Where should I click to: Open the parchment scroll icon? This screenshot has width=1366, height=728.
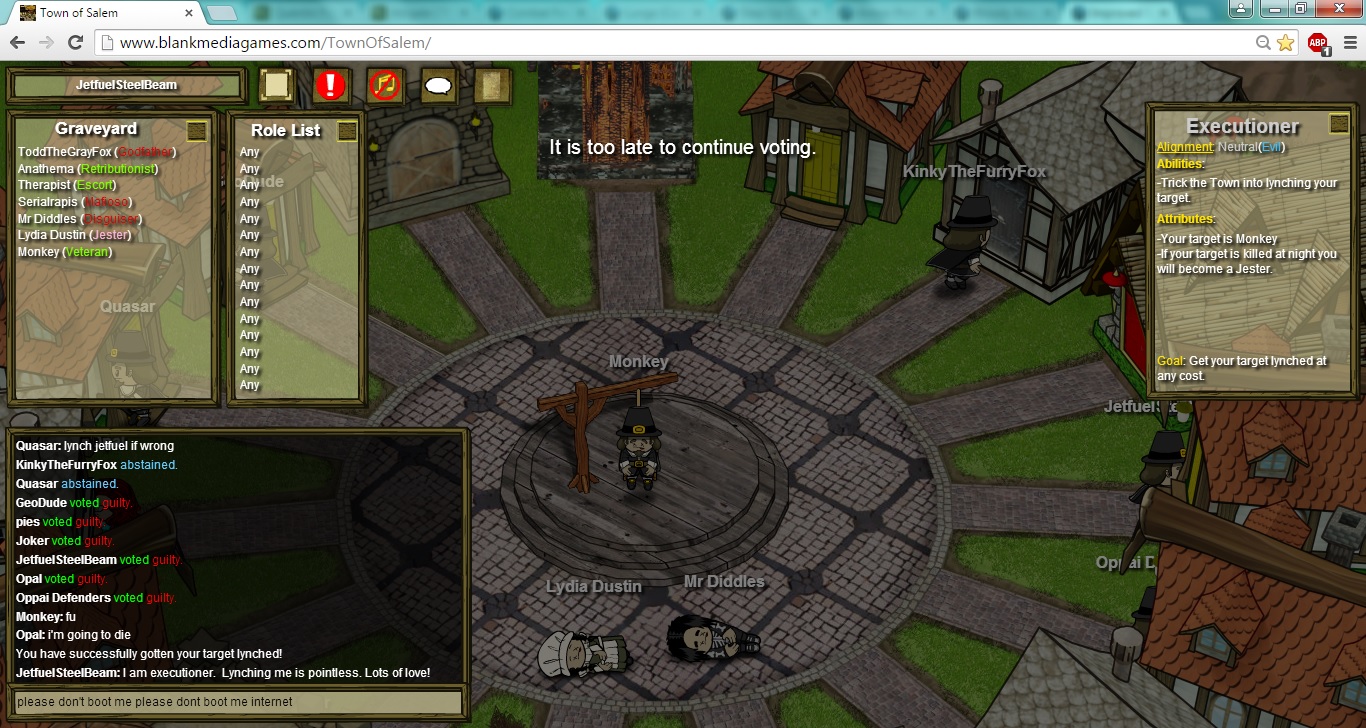pos(492,85)
